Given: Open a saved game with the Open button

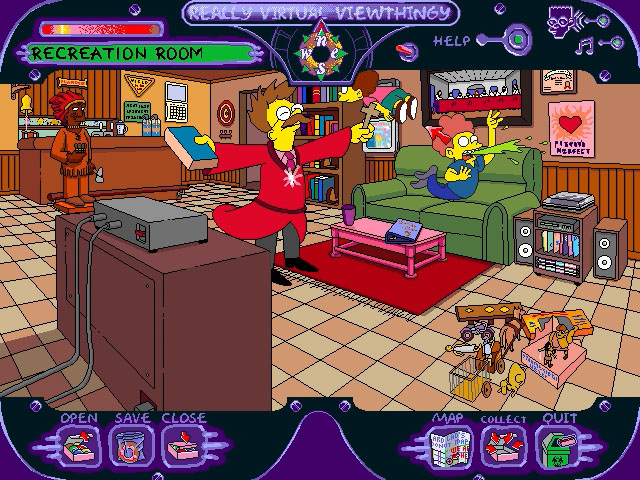Looking at the screenshot, I should [77, 445].
